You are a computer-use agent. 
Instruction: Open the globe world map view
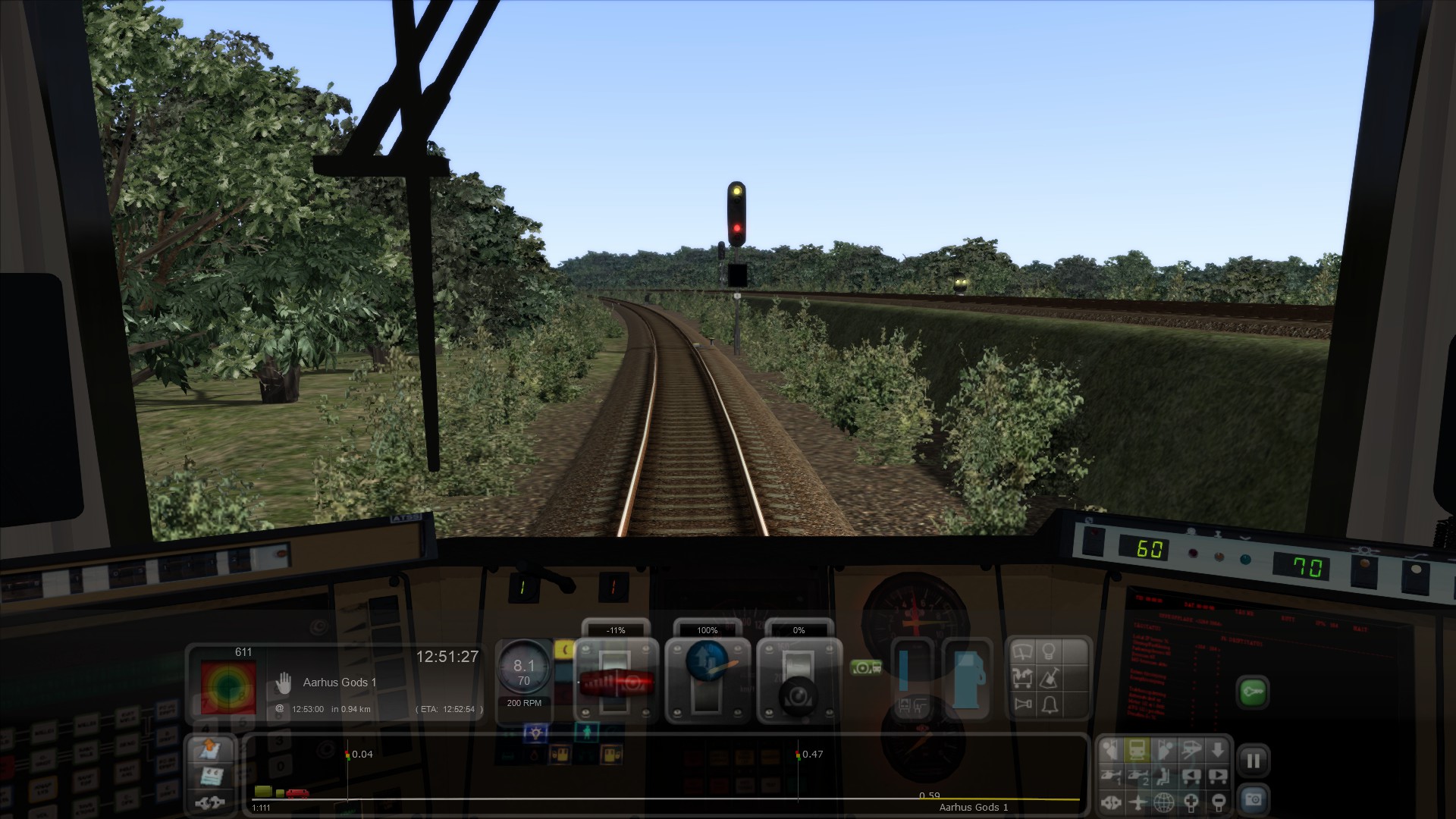pyautogui.click(x=1164, y=802)
